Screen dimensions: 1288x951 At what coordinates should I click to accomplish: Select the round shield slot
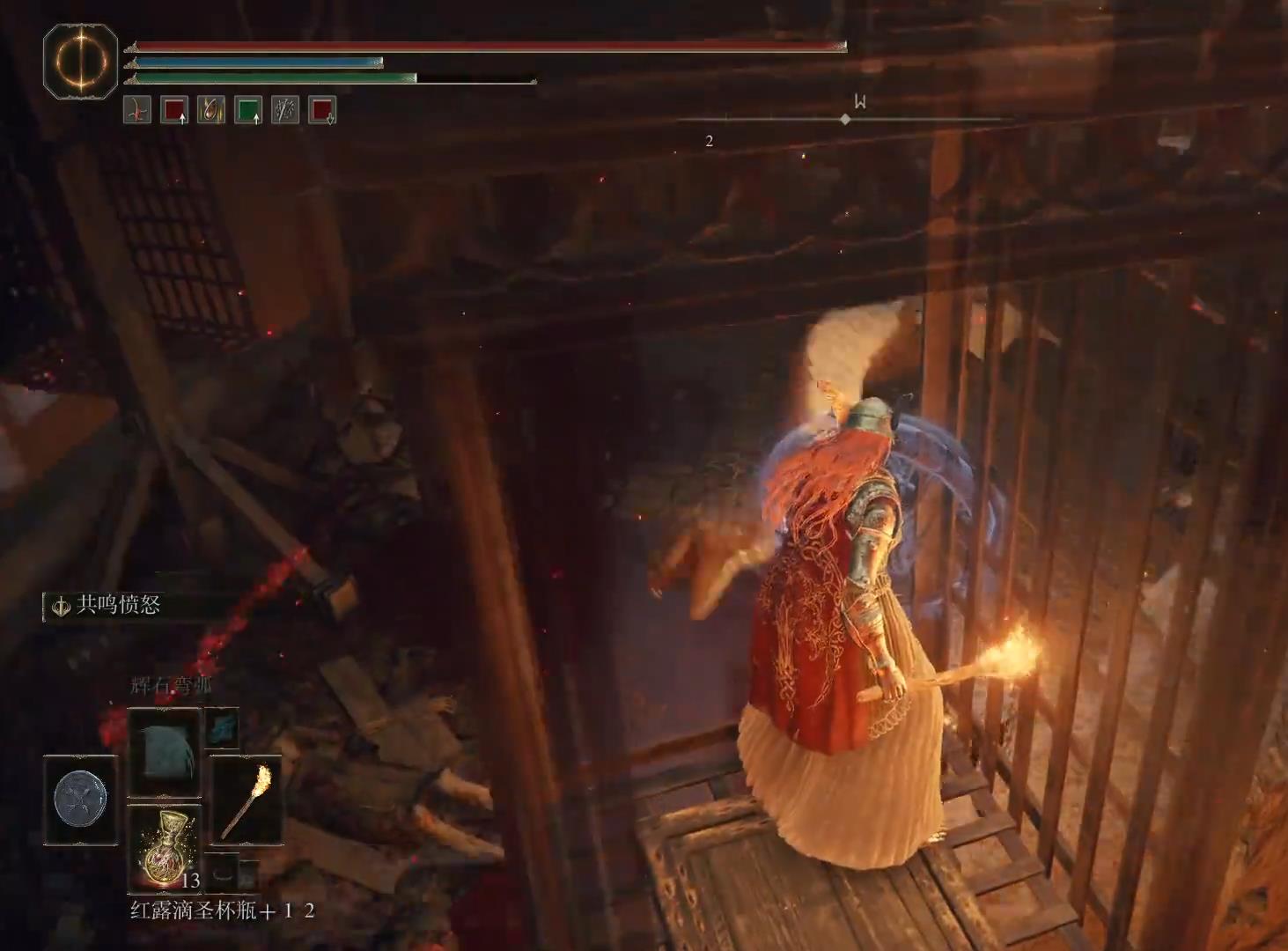pyautogui.click(x=80, y=800)
